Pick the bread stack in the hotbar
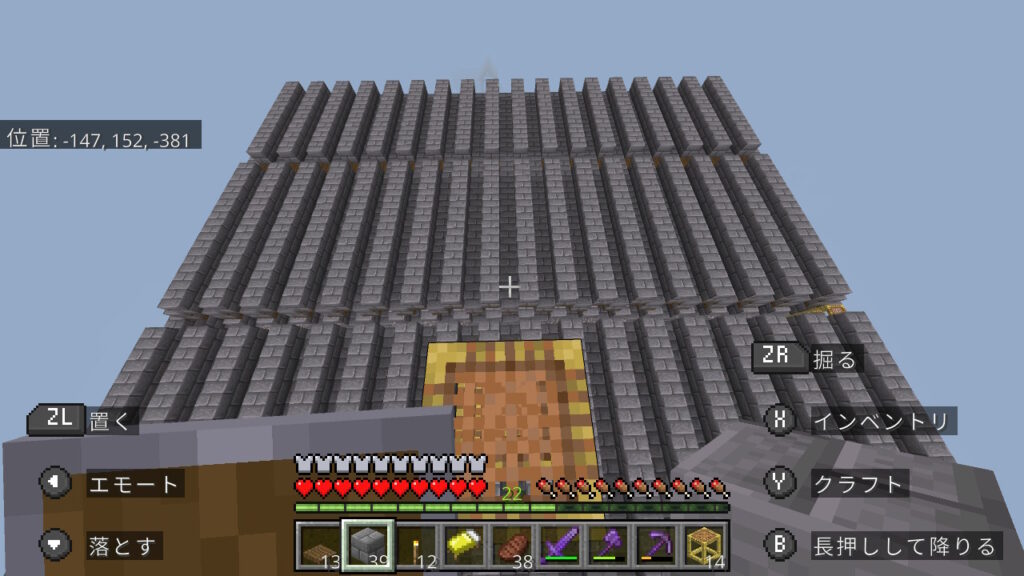The image size is (1024, 576). (512, 544)
